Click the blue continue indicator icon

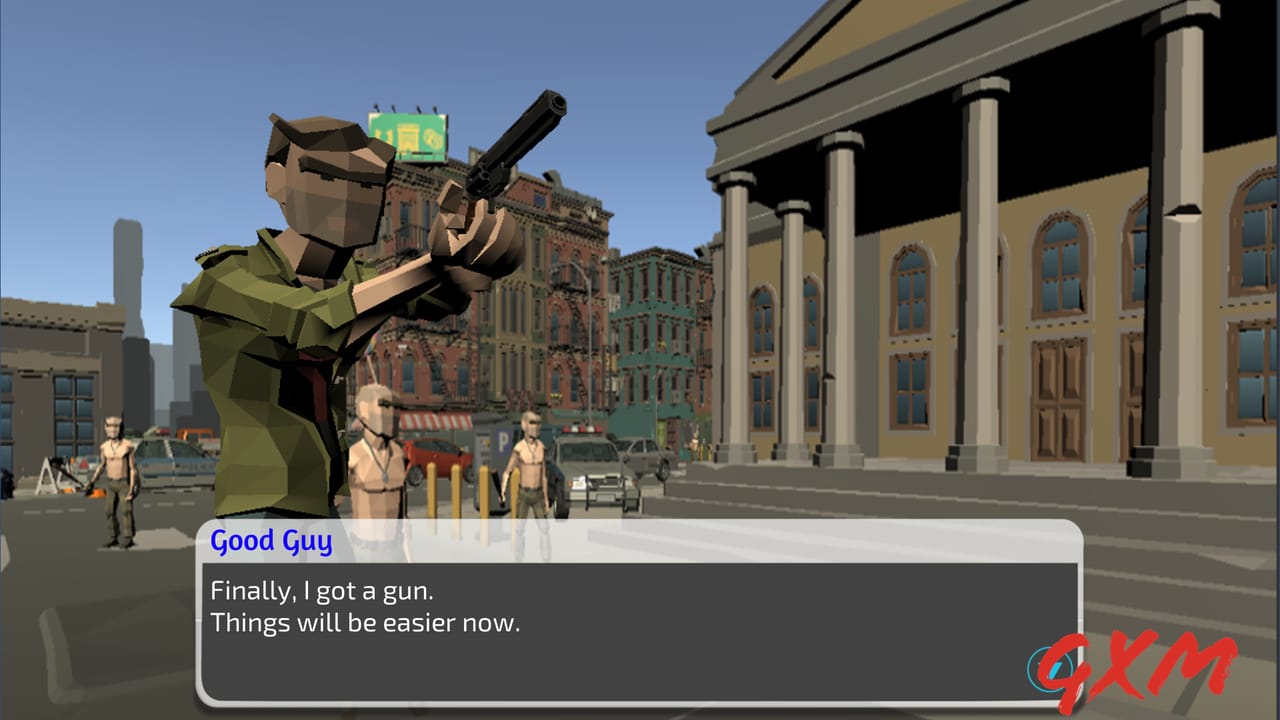(1048, 666)
